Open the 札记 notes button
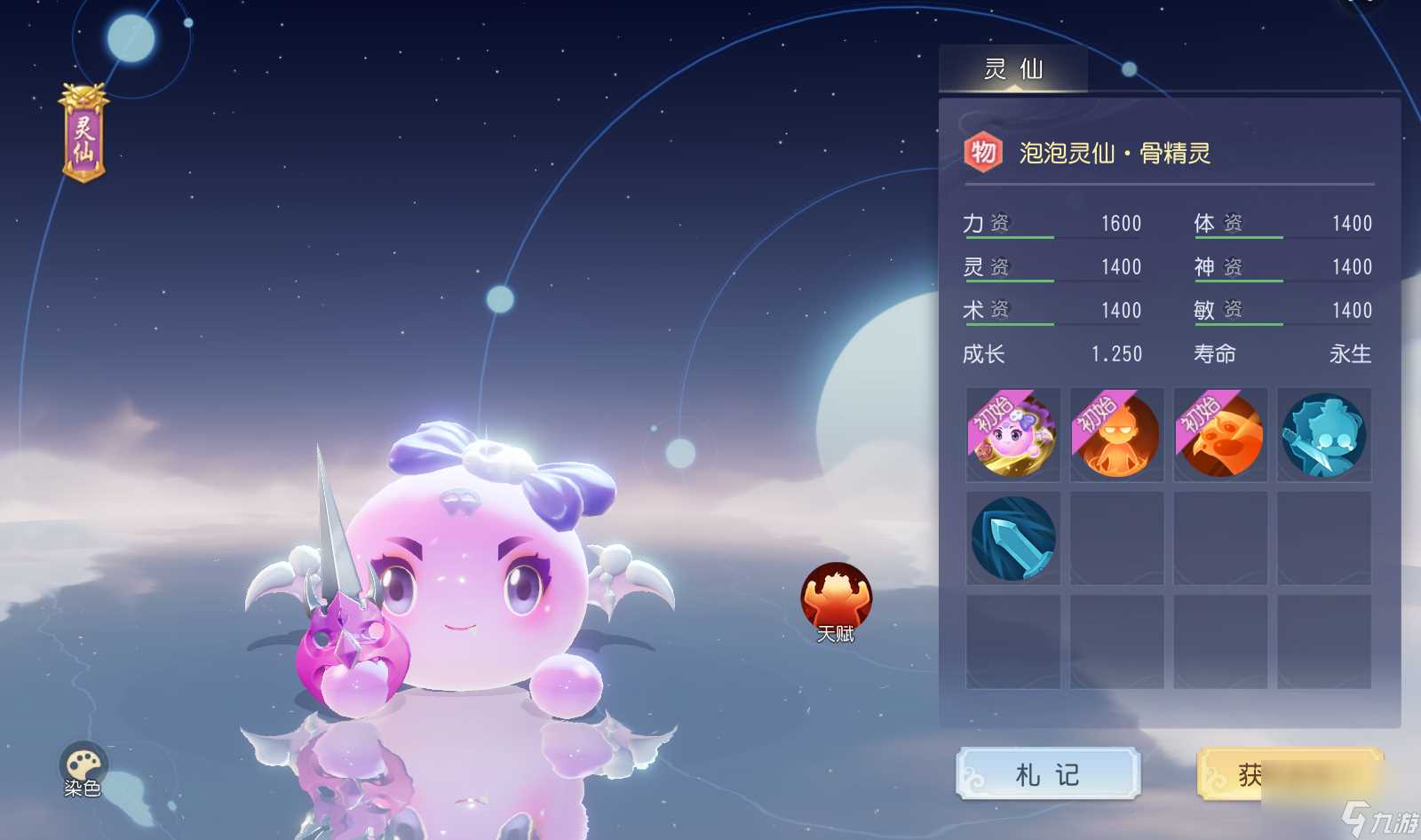The width and height of the screenshot is (1421, 840). pyautogui.click(x=1048, y=774)
